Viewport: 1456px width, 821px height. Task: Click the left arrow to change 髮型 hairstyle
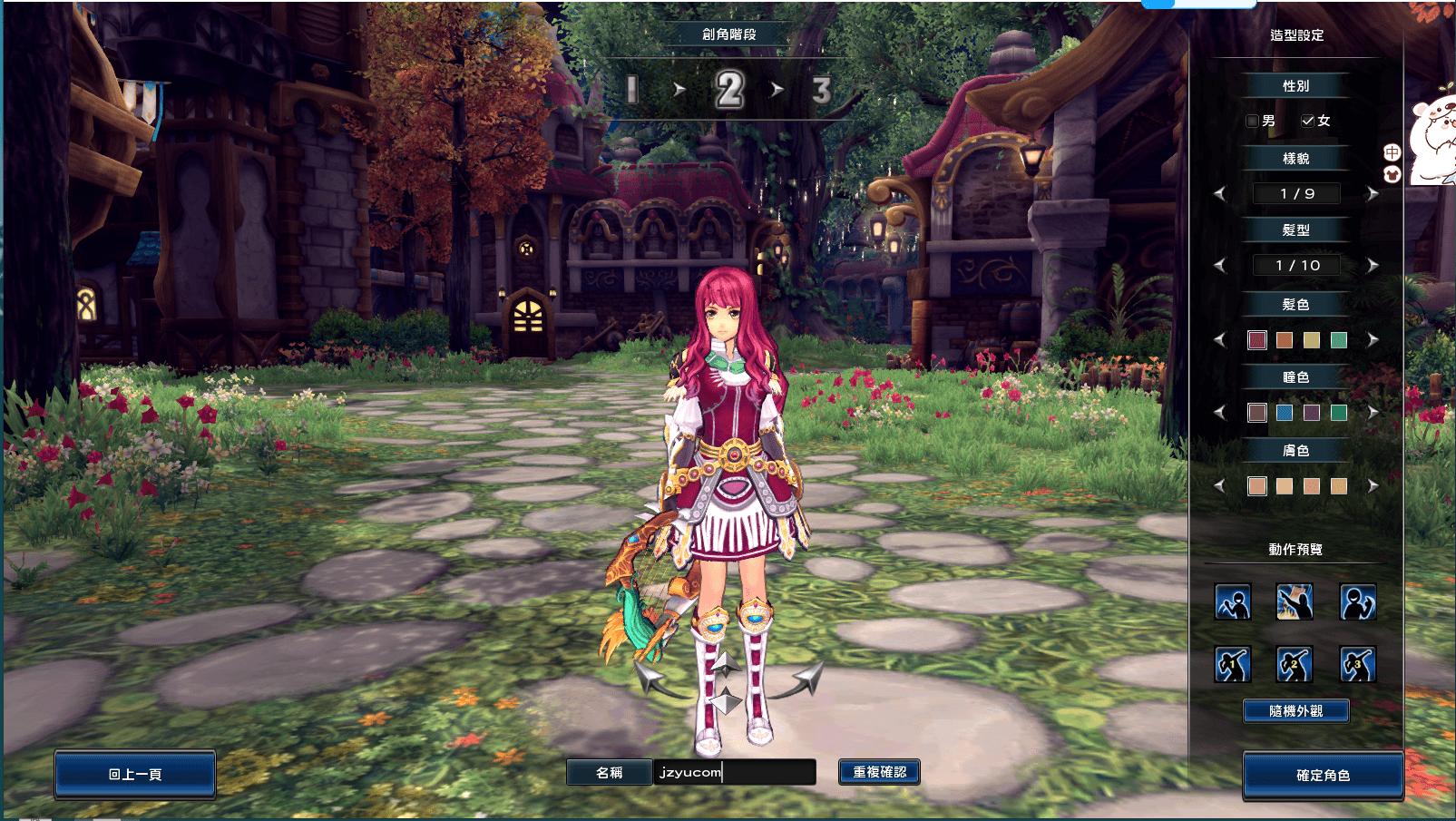coord(1220,265)
